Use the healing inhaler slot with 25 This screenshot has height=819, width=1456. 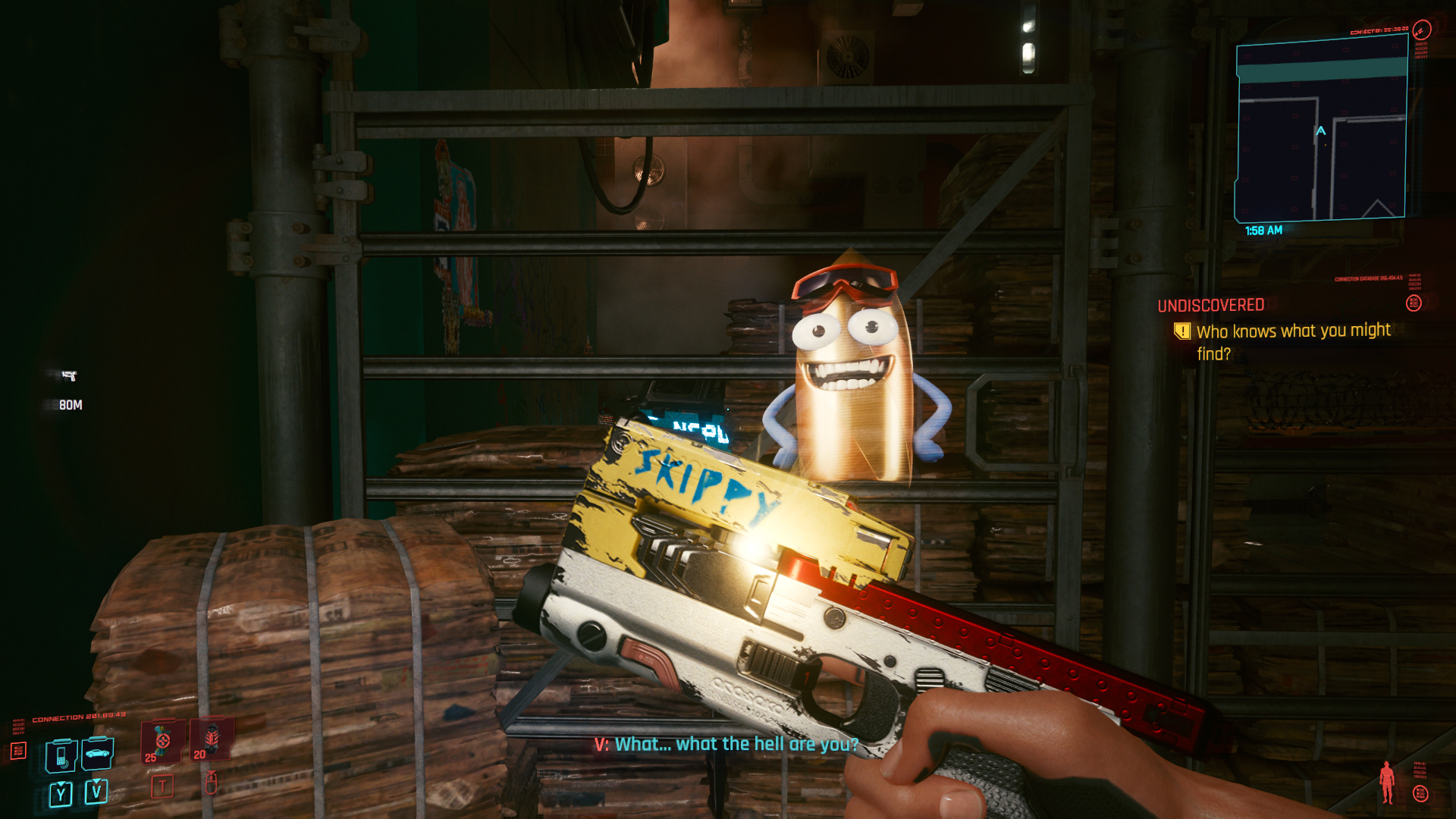point(162,741)
